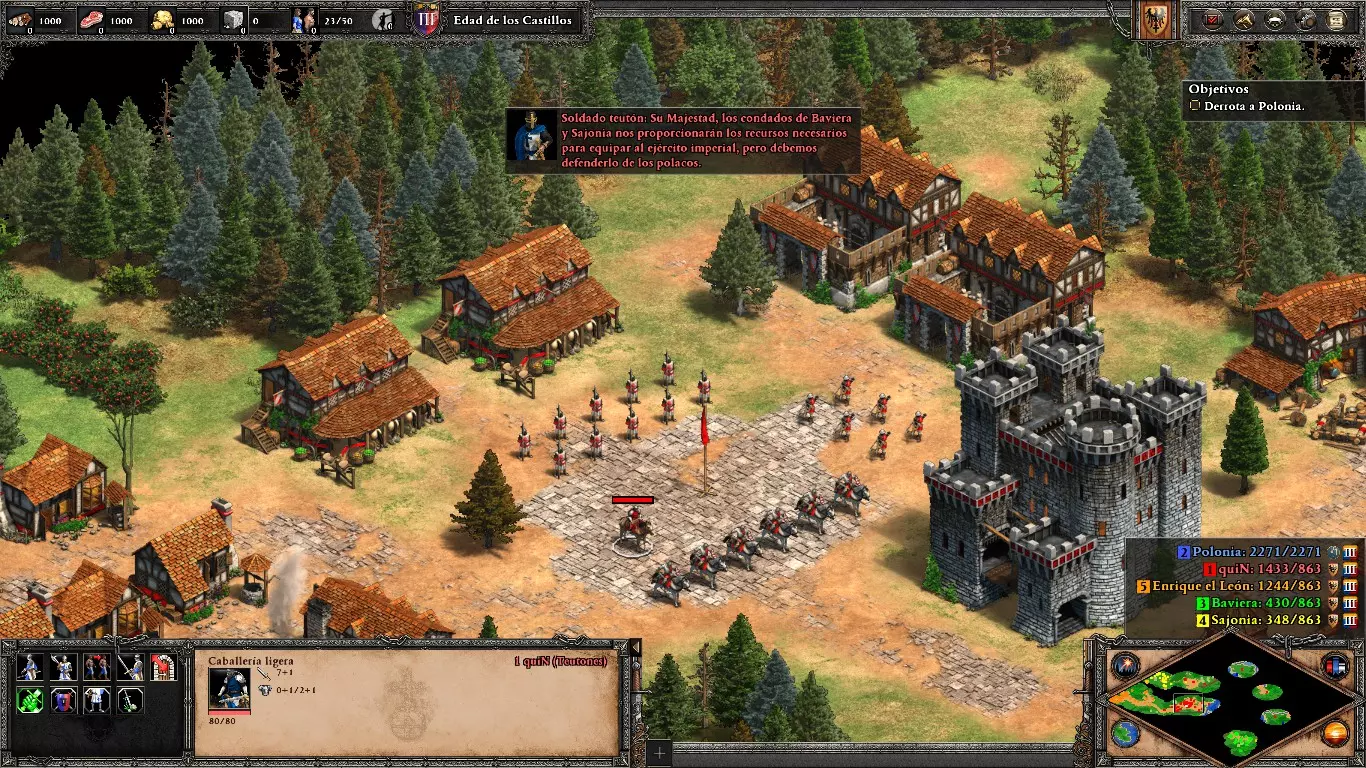Click the Teutons eagle shield emblem
The width and height of the screenshot is (1366, 768).
pyautogui.click(x=1153, y=20)
